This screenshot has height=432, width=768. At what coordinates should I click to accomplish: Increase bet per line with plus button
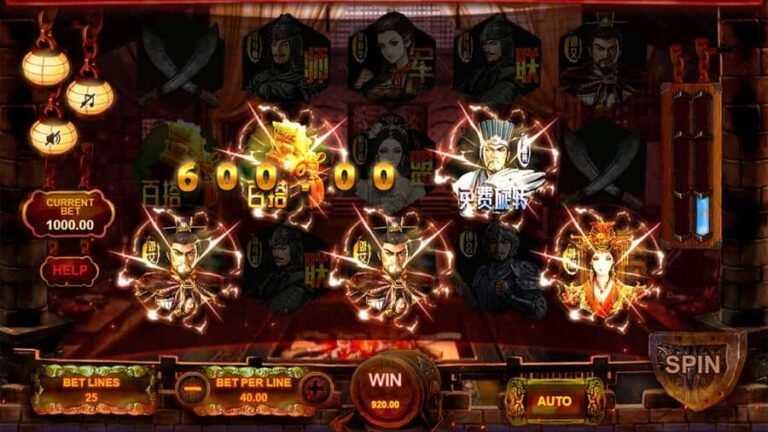coord(315,386)
